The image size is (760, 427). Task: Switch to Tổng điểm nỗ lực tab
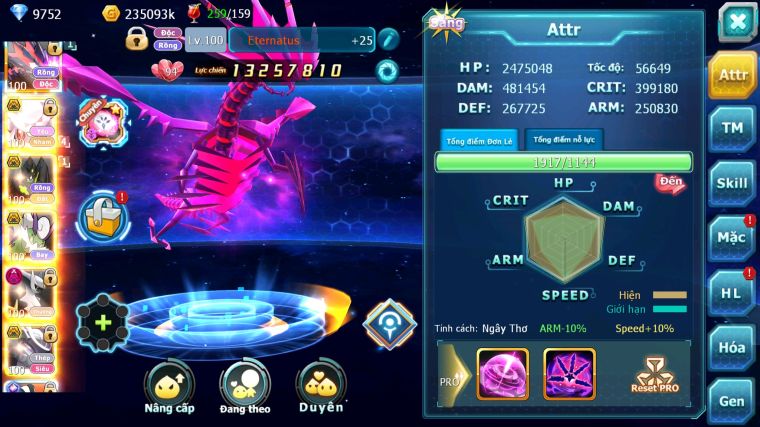pos(564,140)
